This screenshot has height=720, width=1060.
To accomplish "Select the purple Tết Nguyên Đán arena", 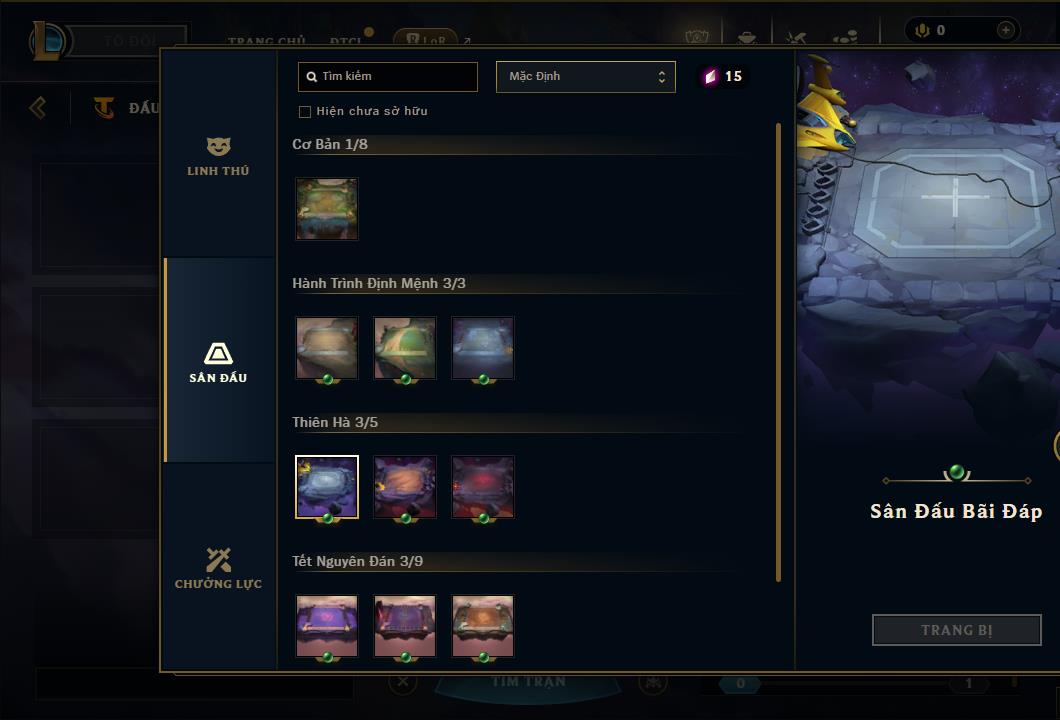I will pos(327,626).
